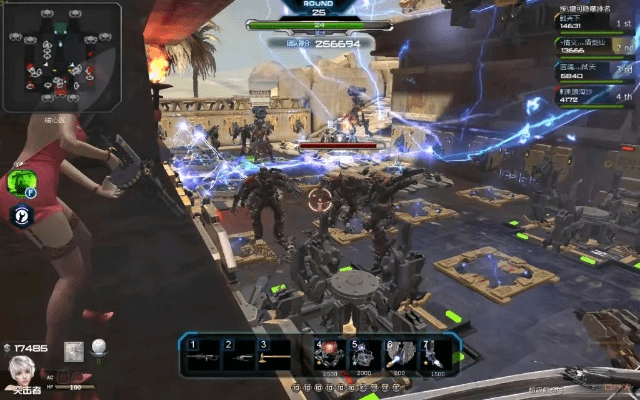
Task: Select the 1500-cost item in slot 7
Action: [x=434, y=354]
